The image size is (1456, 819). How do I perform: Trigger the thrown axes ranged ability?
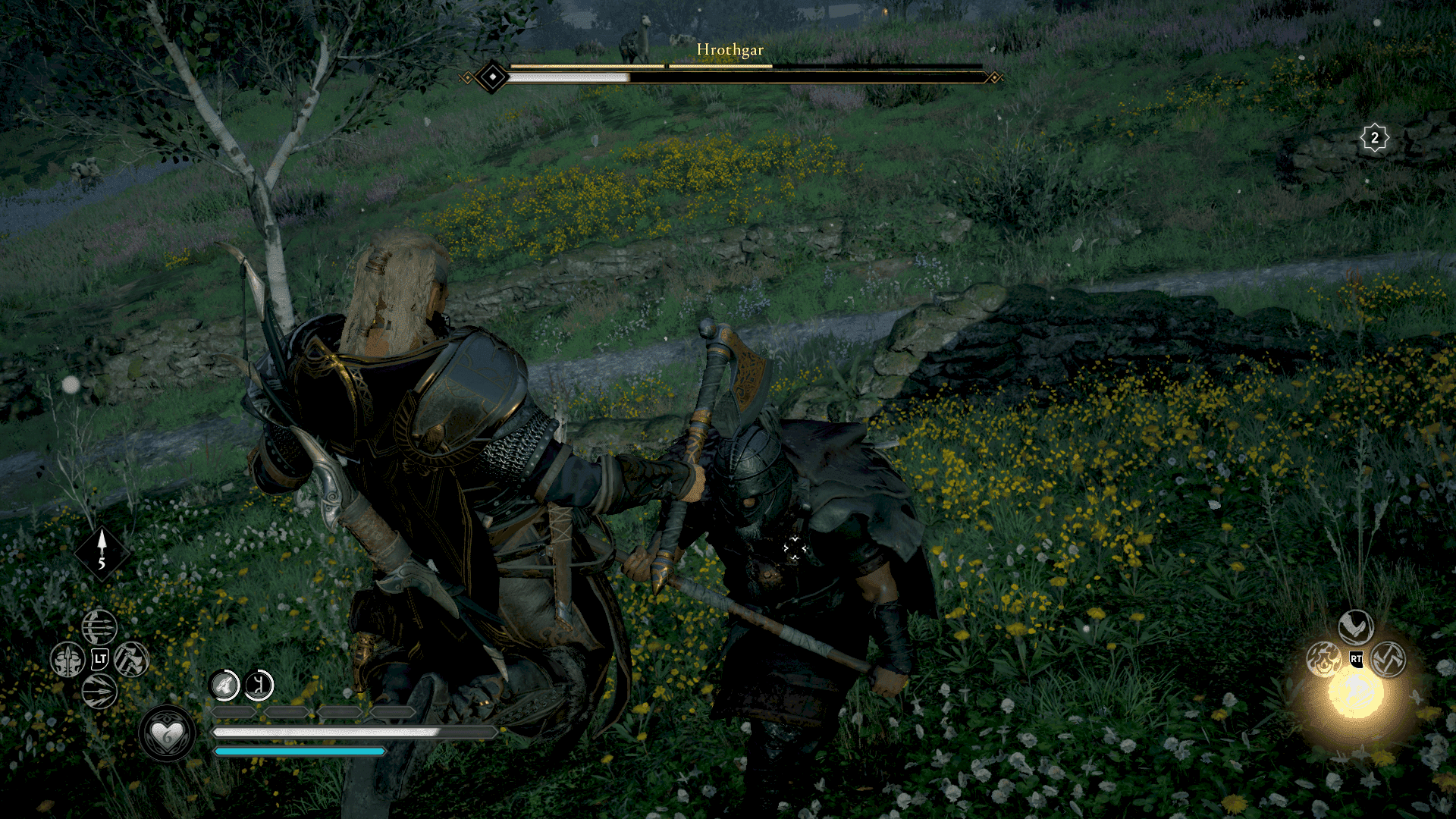[x=131, y=659]
